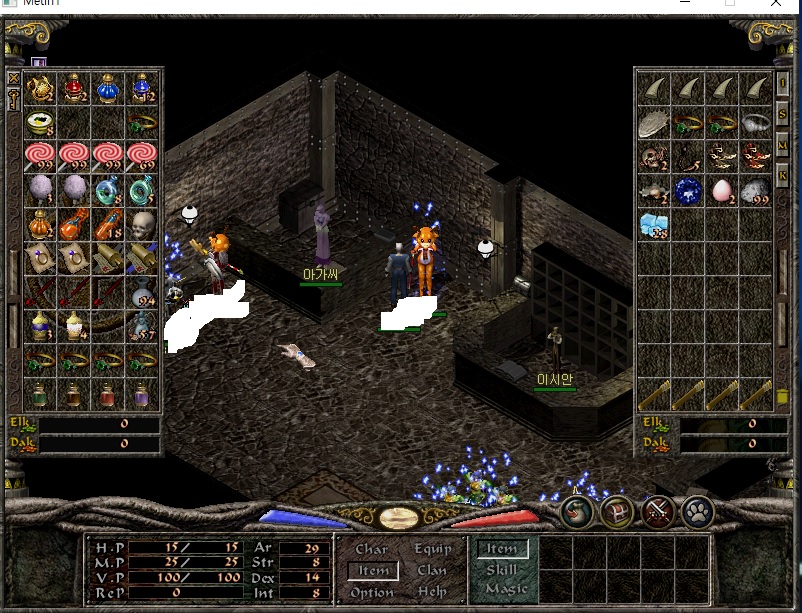
Task: Open the Option menu
Action: [x=371, y=592]
